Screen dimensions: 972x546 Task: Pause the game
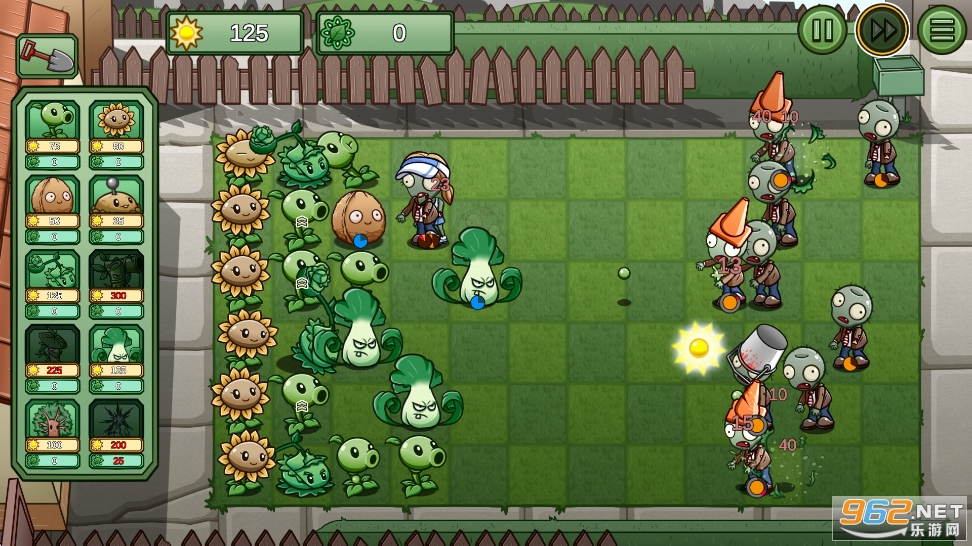[822, 30]
